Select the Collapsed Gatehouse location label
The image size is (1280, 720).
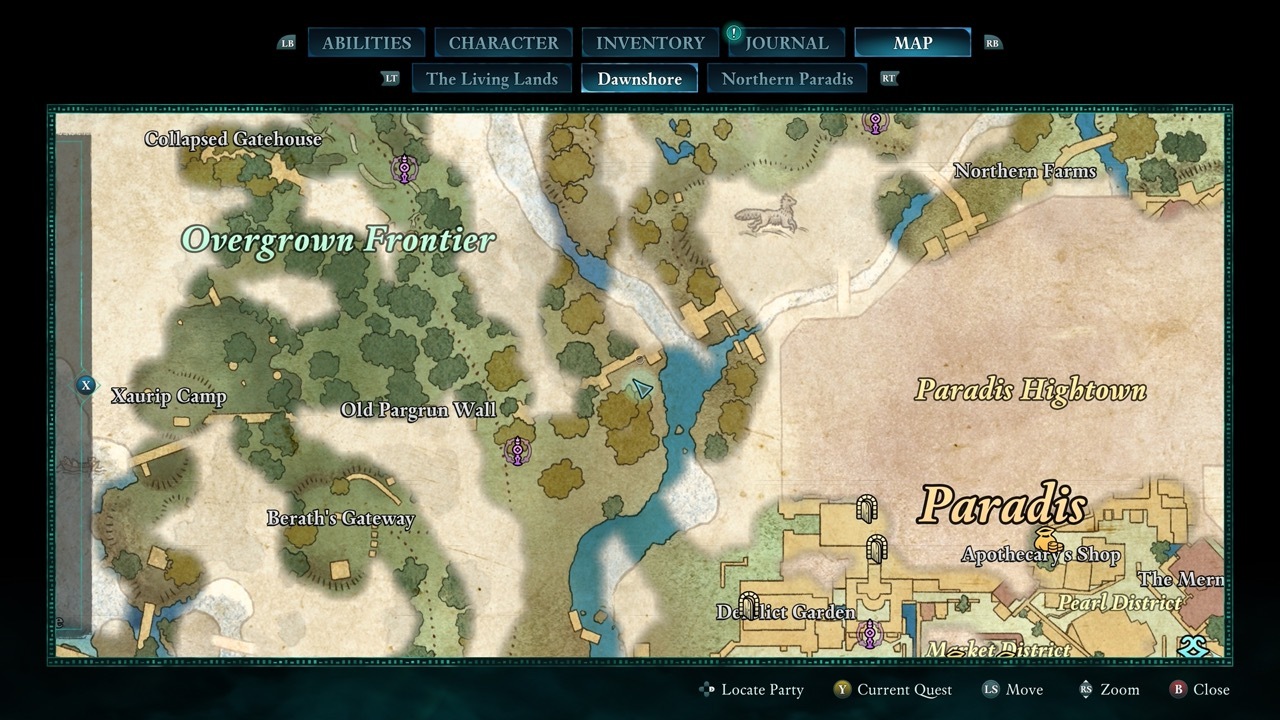(233, 139)
